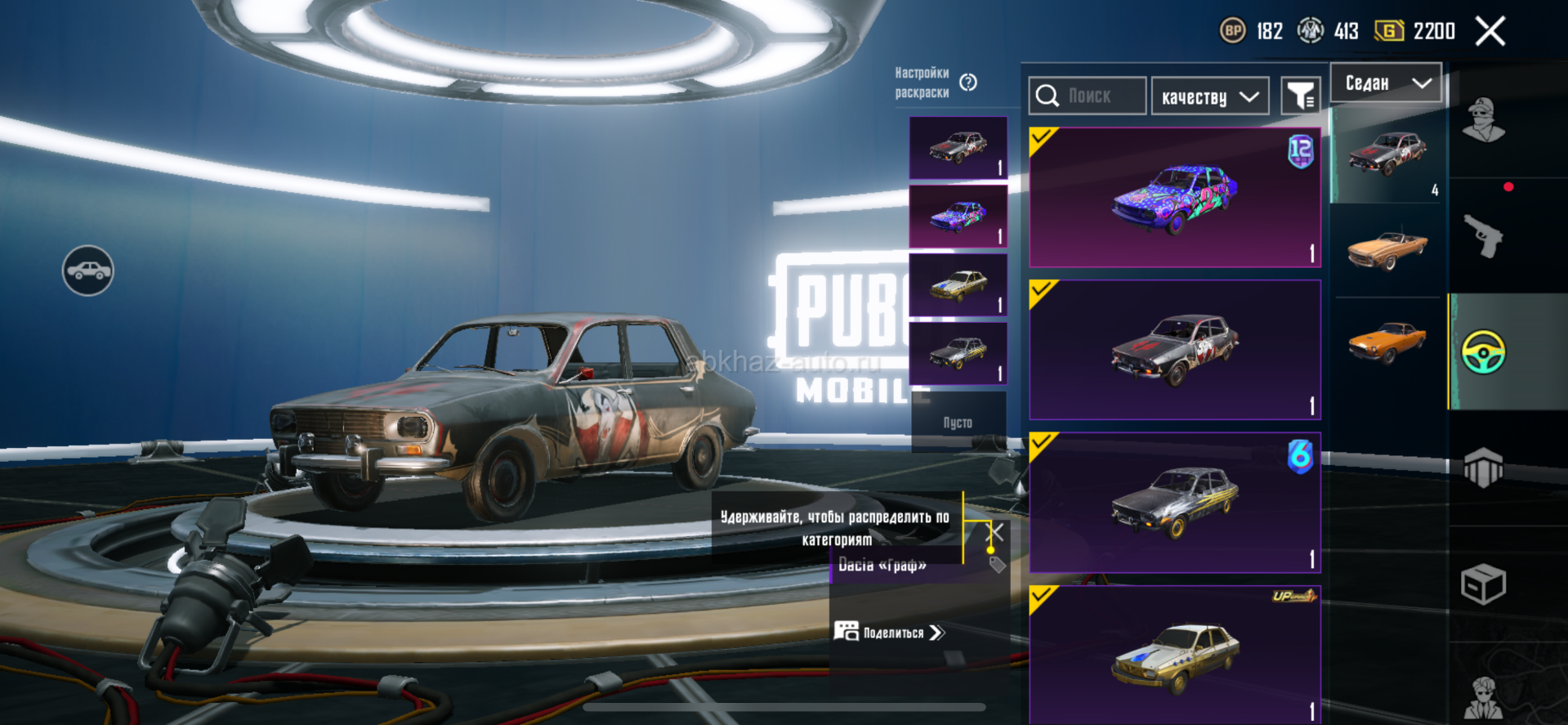Screen dimensions: 1568x725
Task: Select the blue neon Dacia skin card
Action: coord(1175,197)
